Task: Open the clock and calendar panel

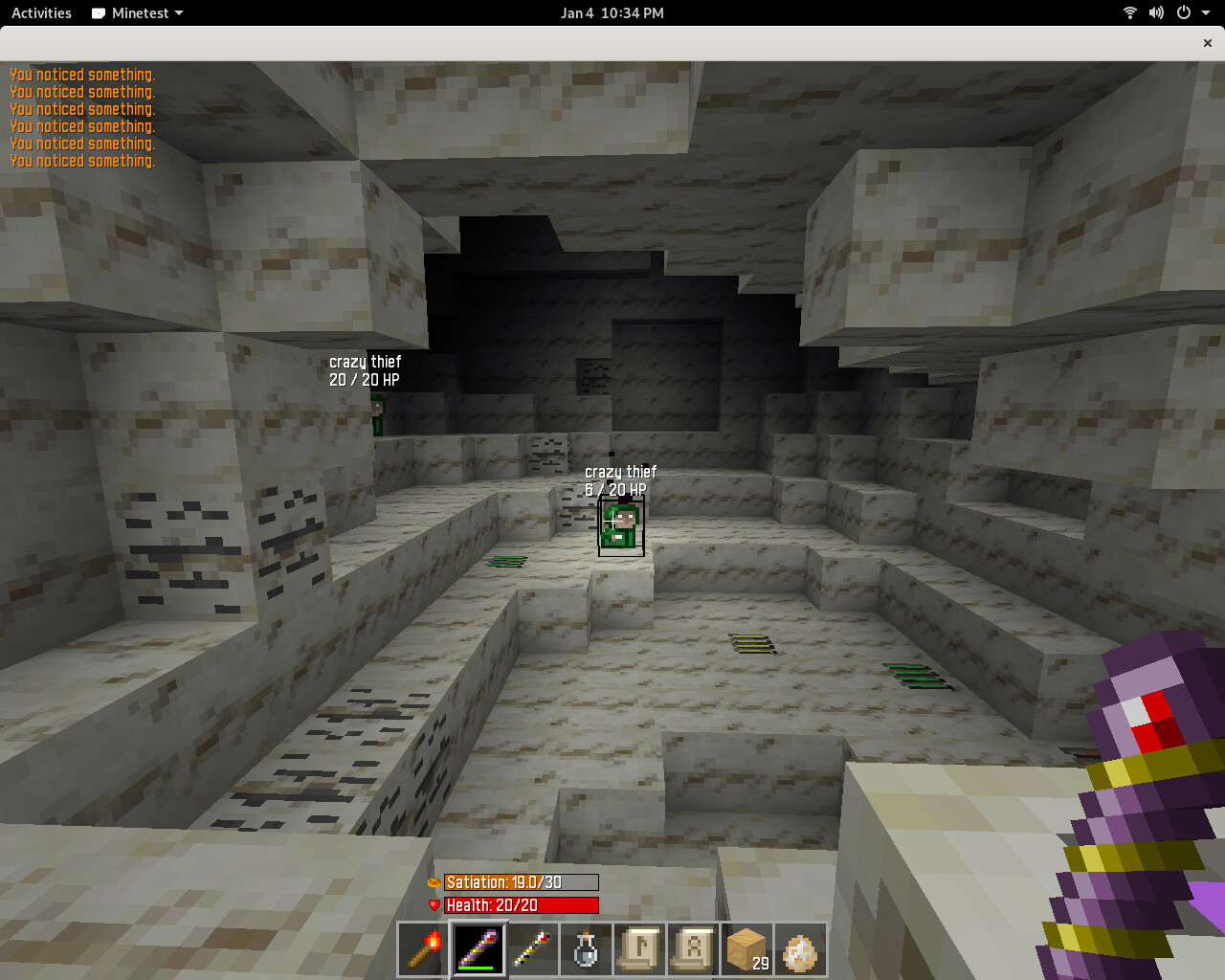Action: click(x=612, y=13)
